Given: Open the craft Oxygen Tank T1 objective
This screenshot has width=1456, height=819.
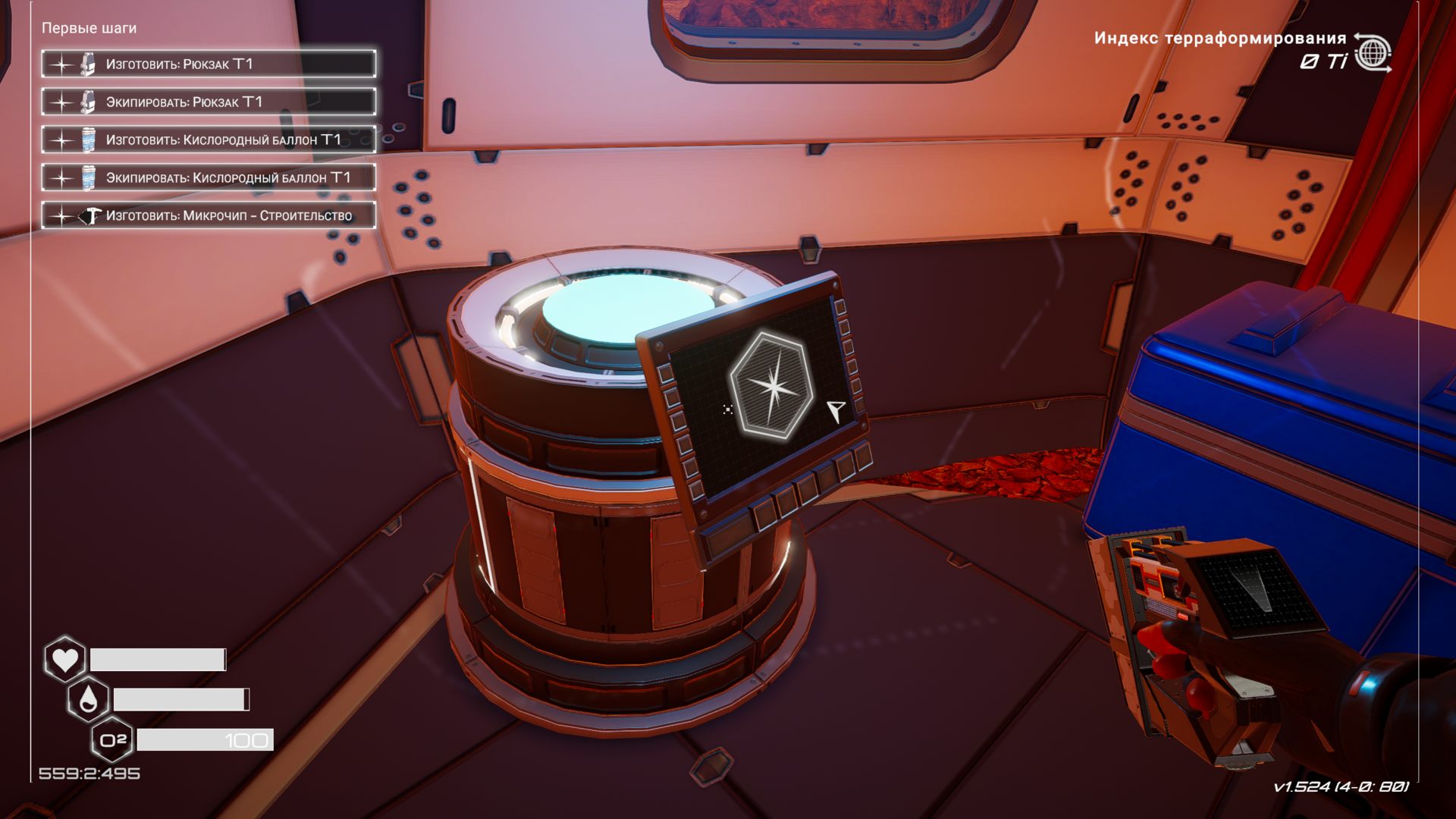Looking at the screenshot, I should click(x=209, y=140).
